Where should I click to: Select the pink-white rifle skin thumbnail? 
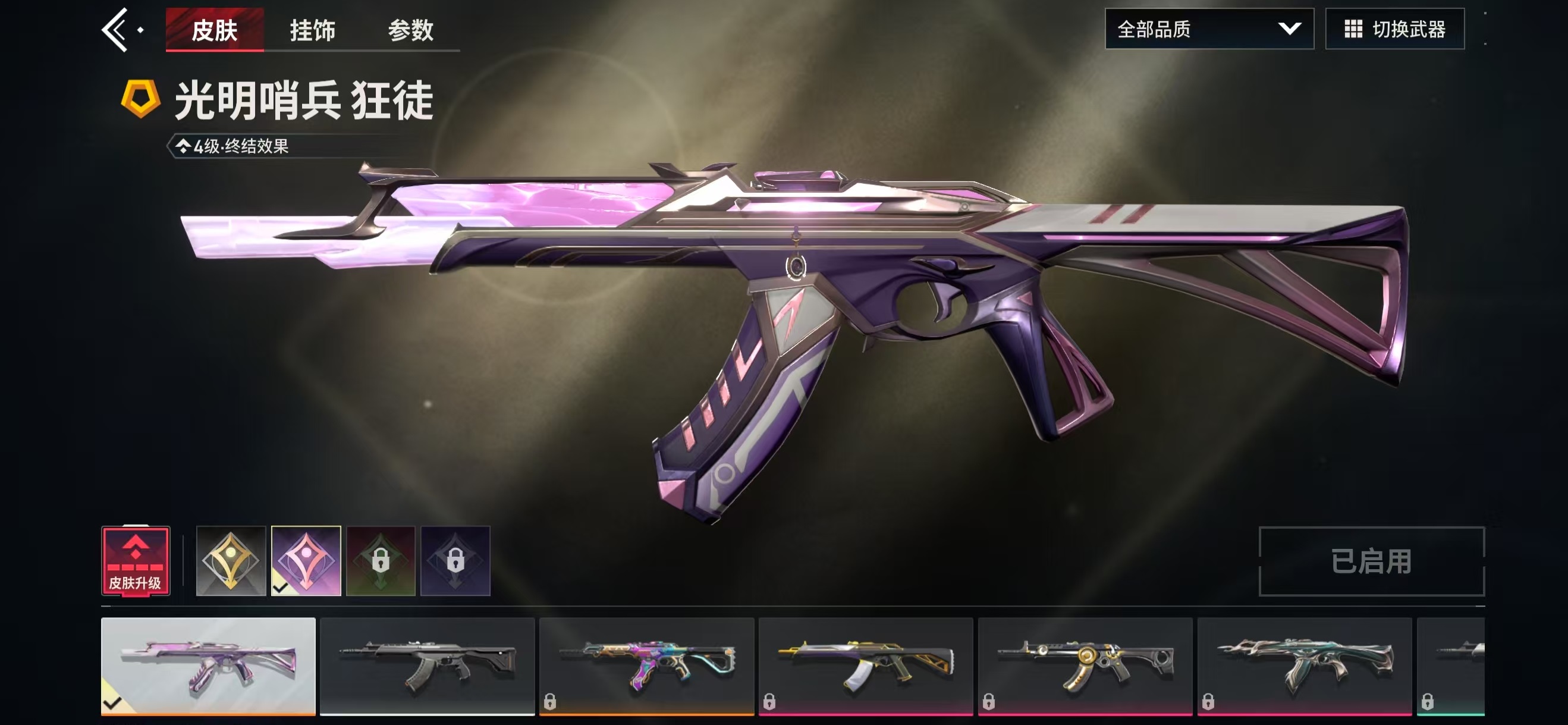tap(208, 666)
